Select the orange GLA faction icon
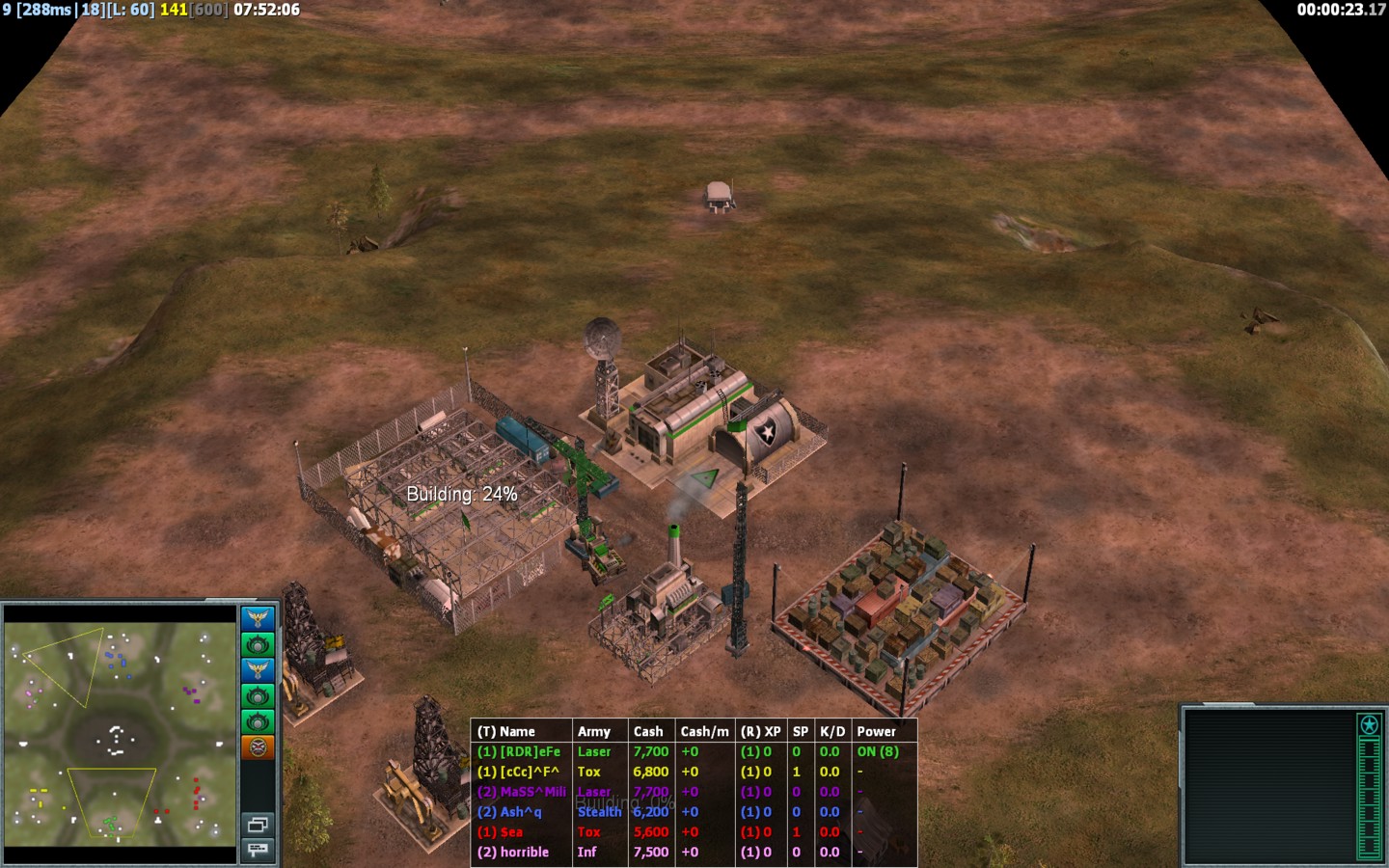The width and height of the screenshot is (1389, 868). pos(258,746)
